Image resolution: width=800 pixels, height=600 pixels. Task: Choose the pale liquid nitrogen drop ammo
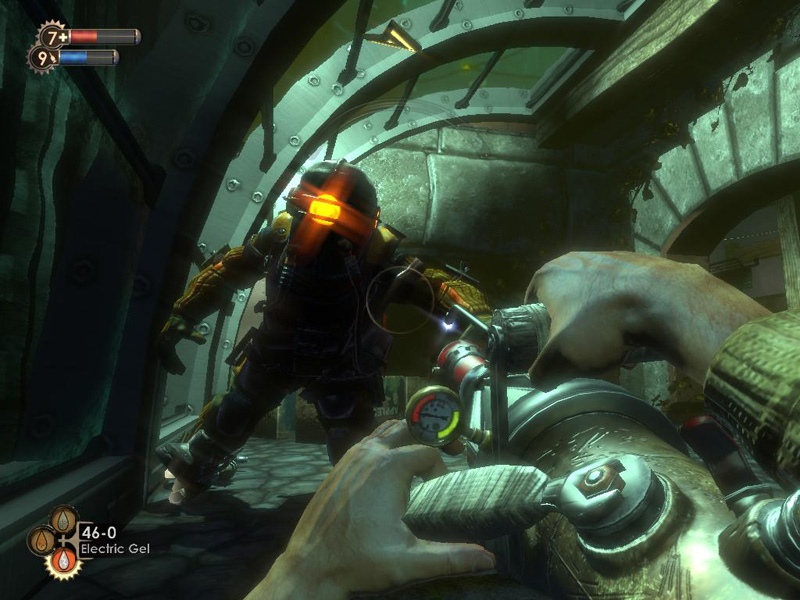[63, 520]
